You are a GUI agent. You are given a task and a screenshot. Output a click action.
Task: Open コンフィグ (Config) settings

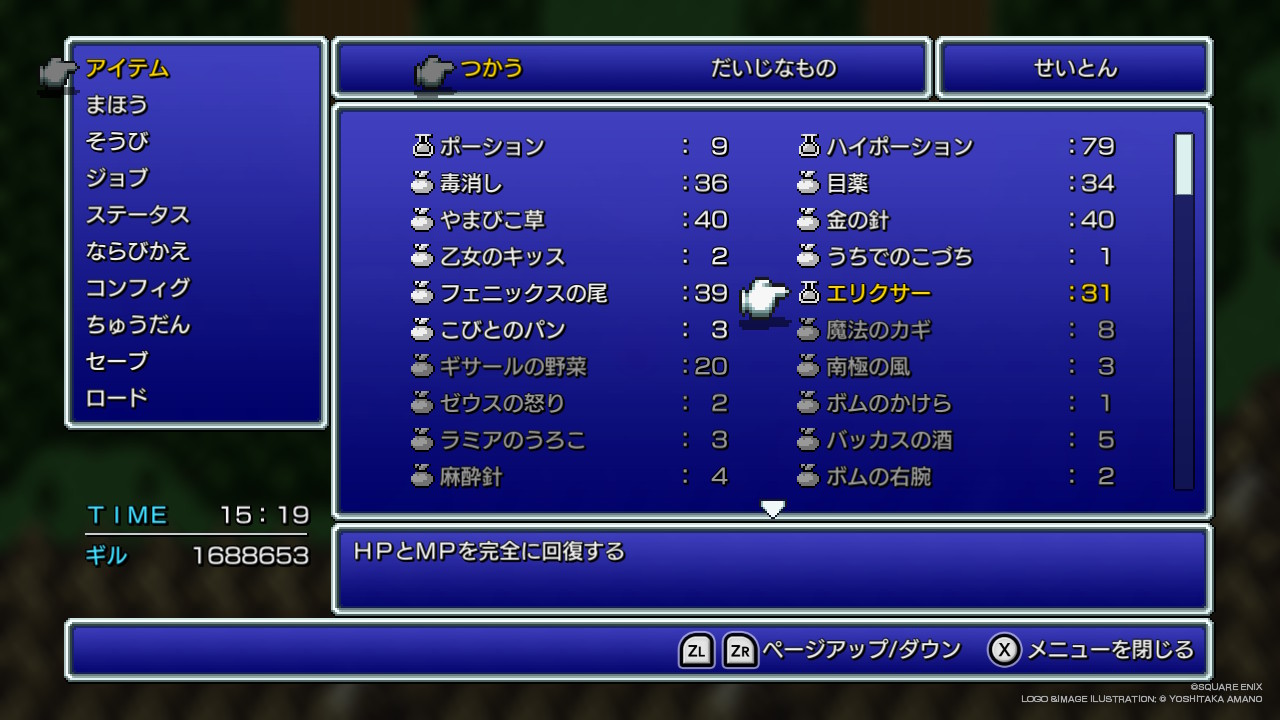point(137,288)
